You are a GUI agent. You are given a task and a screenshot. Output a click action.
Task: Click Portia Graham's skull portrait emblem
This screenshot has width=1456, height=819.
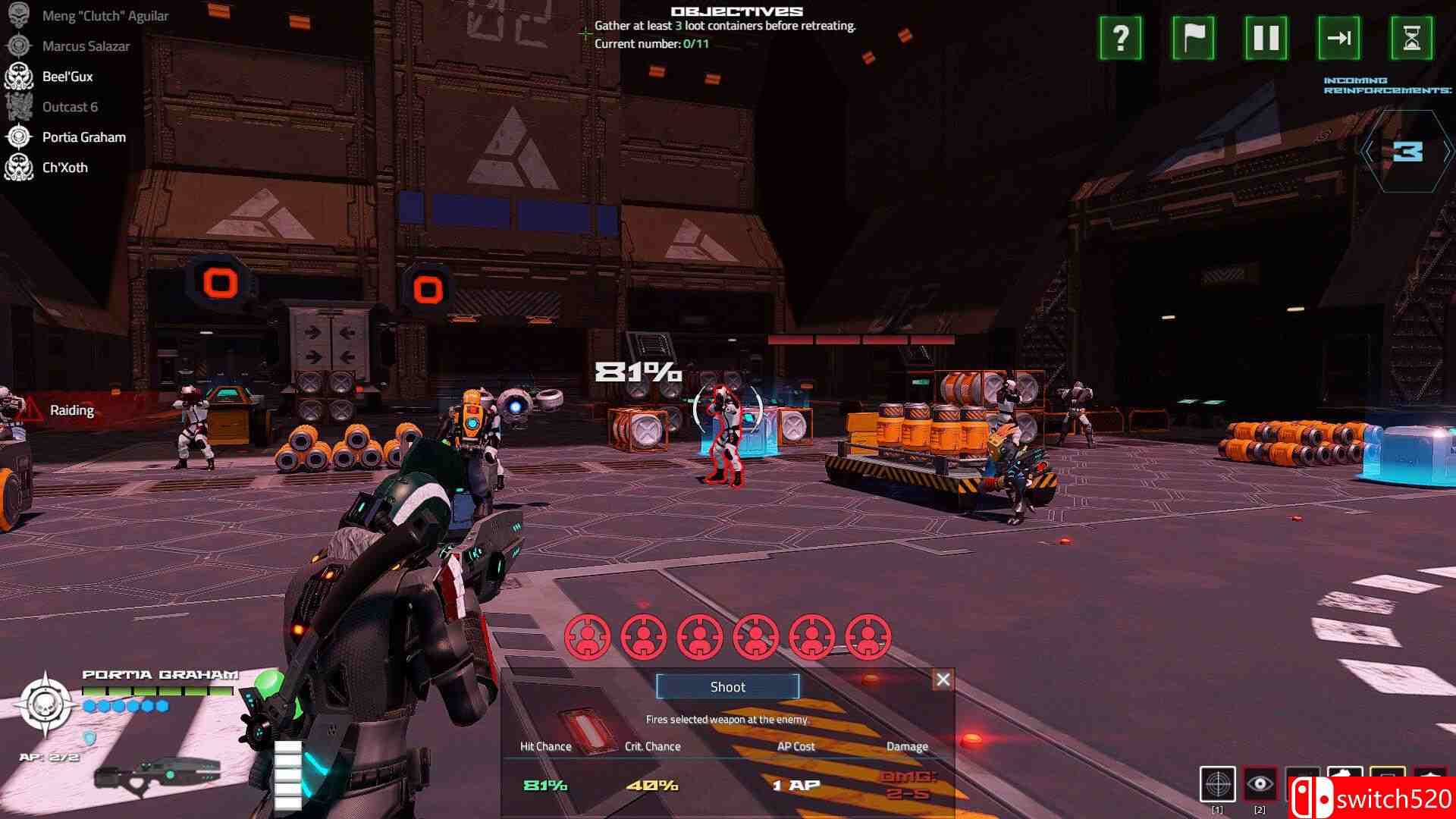point(46,704)
